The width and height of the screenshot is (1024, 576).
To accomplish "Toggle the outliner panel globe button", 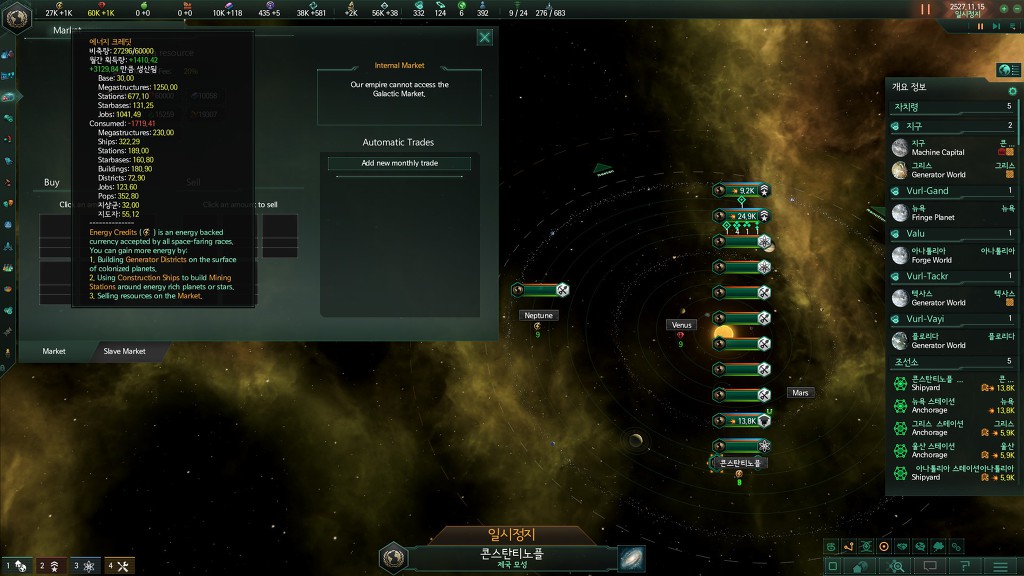I will pyautogui.click(x=1008, y=70).
